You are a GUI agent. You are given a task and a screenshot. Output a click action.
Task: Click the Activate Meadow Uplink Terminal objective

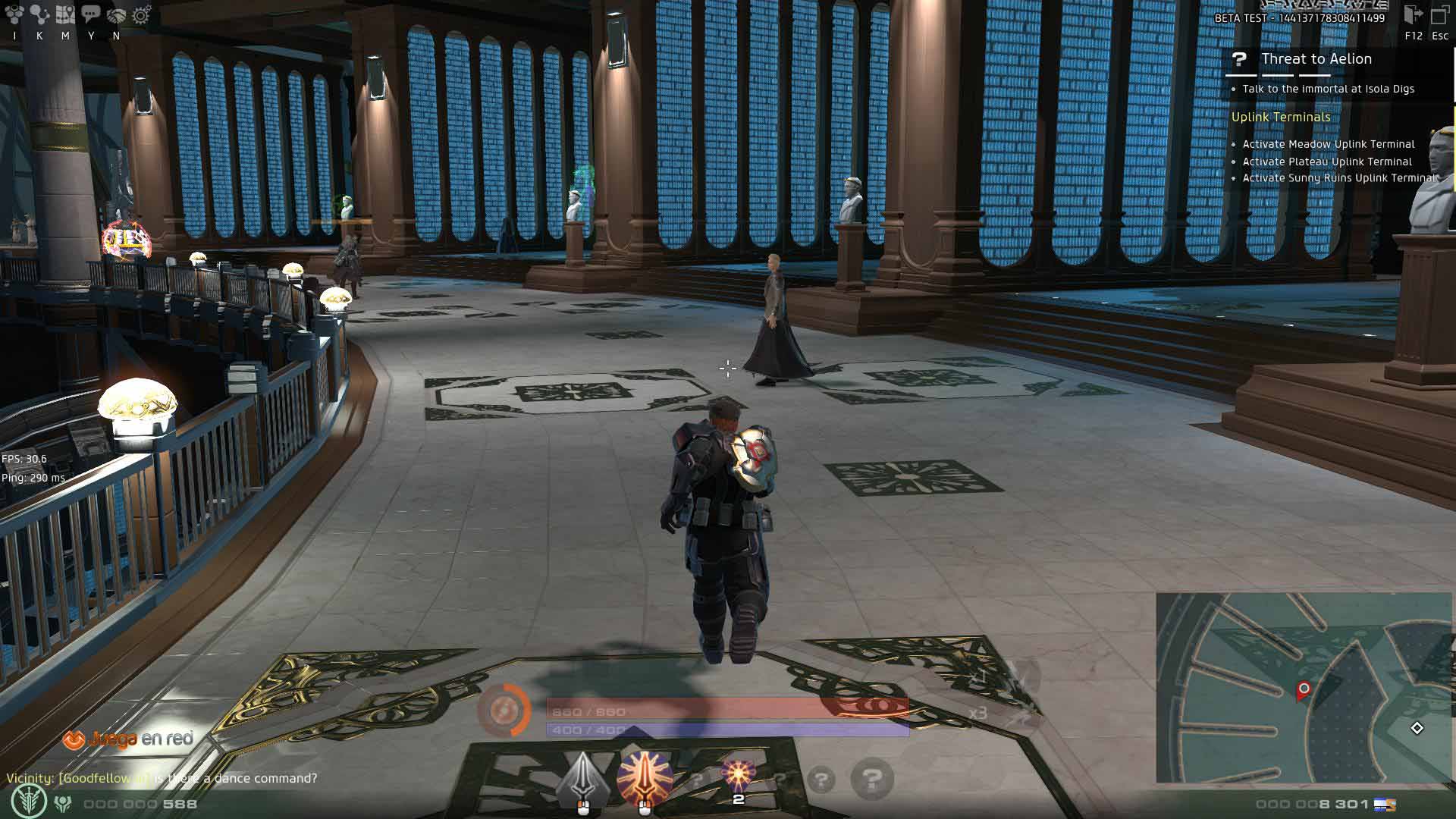1328,144
